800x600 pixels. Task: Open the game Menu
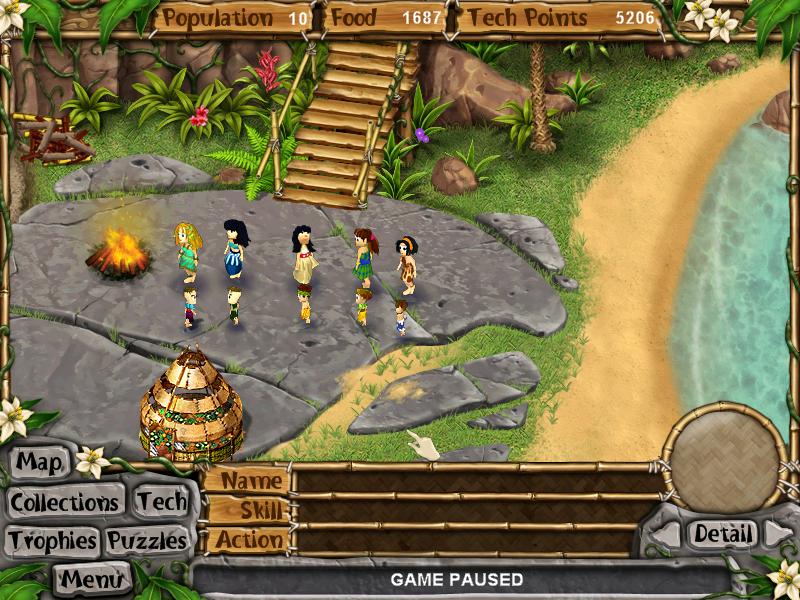pyautogui.click(x=94, y=578)
